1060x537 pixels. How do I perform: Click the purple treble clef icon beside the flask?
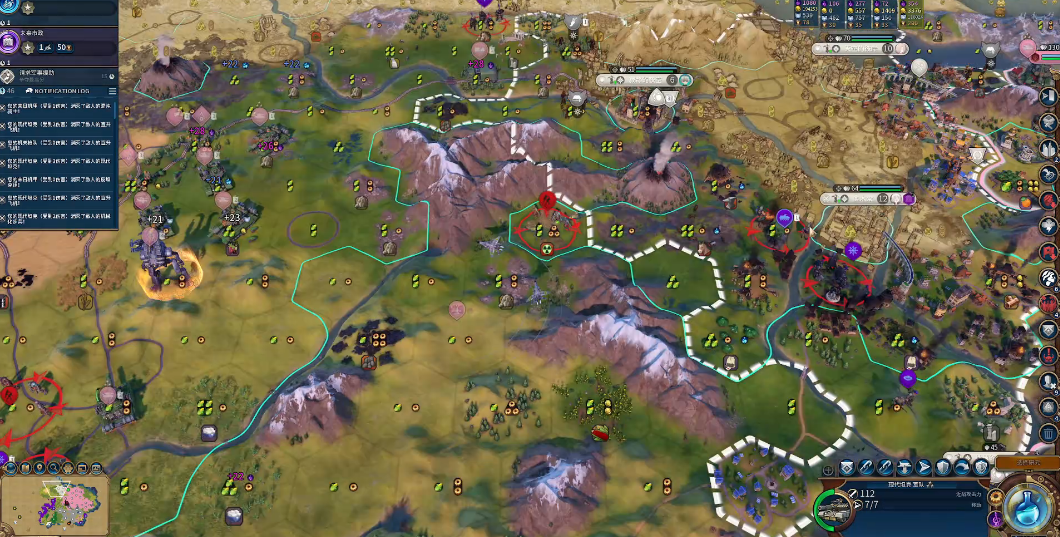pos(996,520)
